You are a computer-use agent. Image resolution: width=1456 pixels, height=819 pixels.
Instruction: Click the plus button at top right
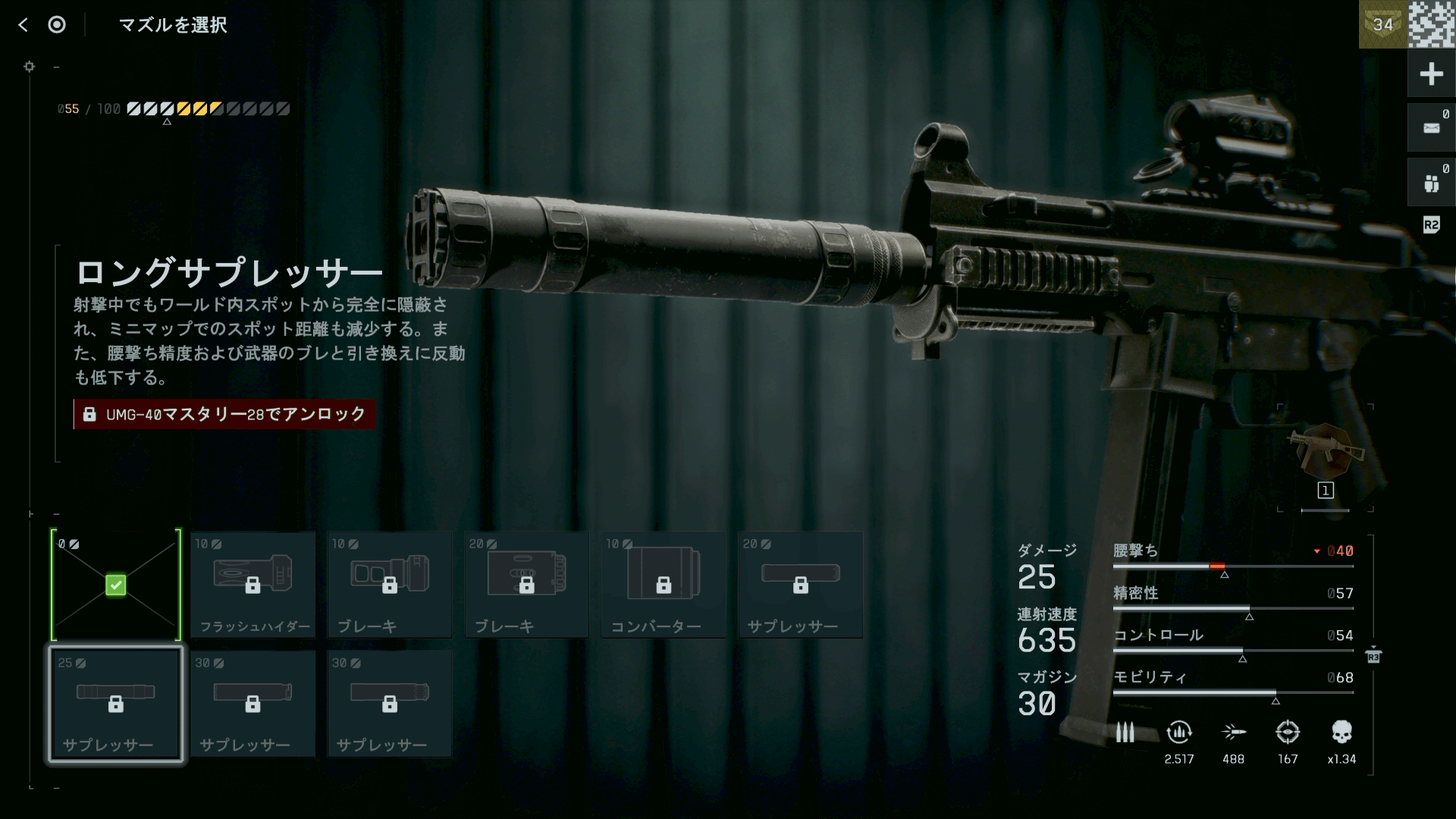click(x=1431, y=74)
